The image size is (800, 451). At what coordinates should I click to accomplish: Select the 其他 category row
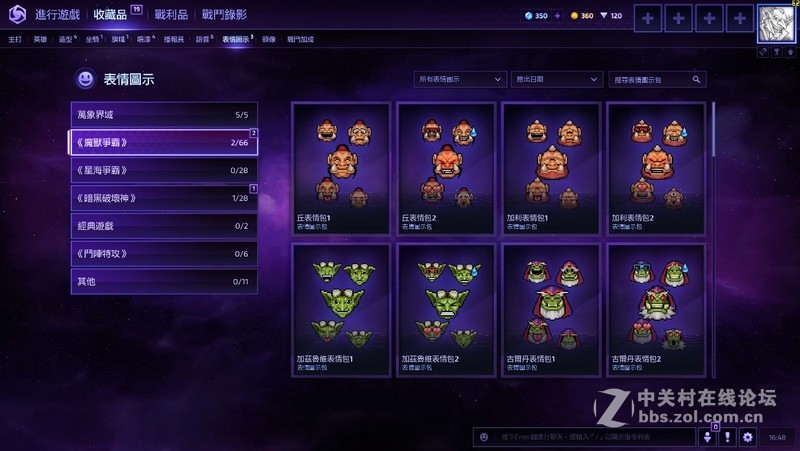point(164,282)
